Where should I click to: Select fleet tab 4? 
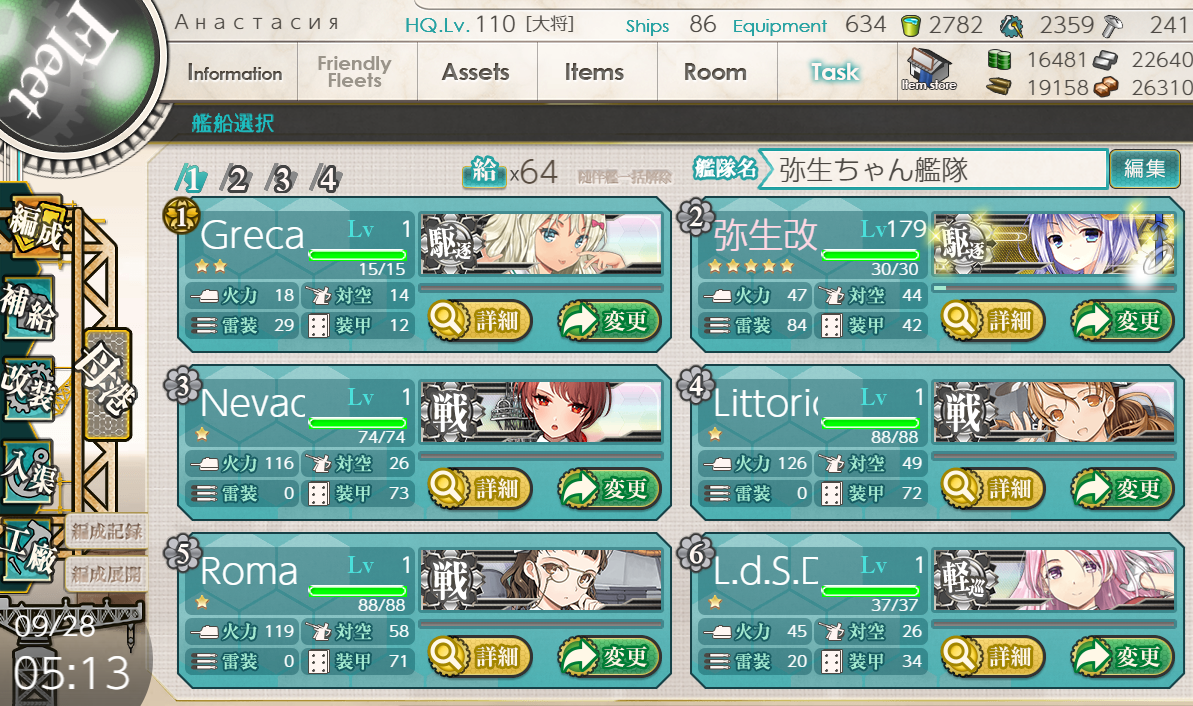(327, 179)
